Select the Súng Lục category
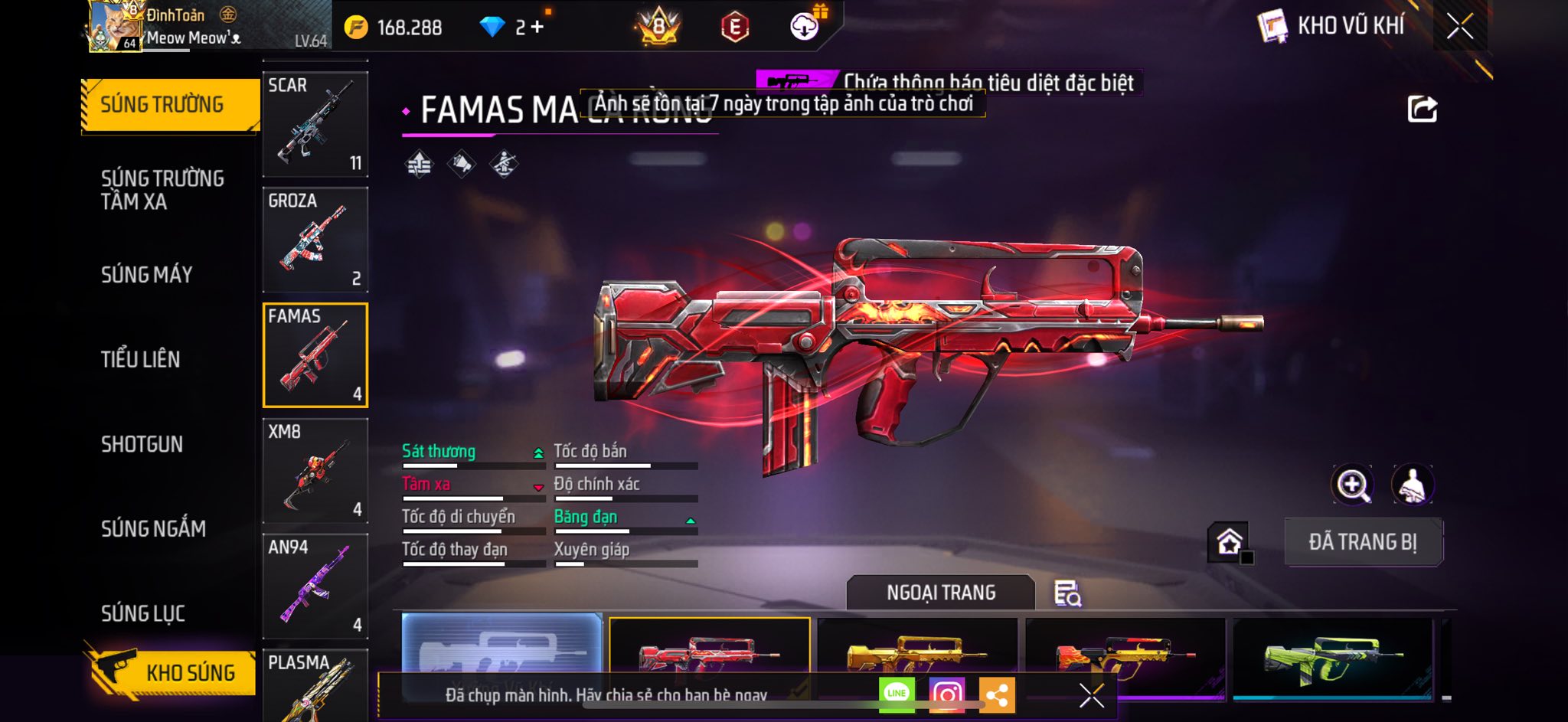This screenshot has height=722, width=1568. pos(143,613)
